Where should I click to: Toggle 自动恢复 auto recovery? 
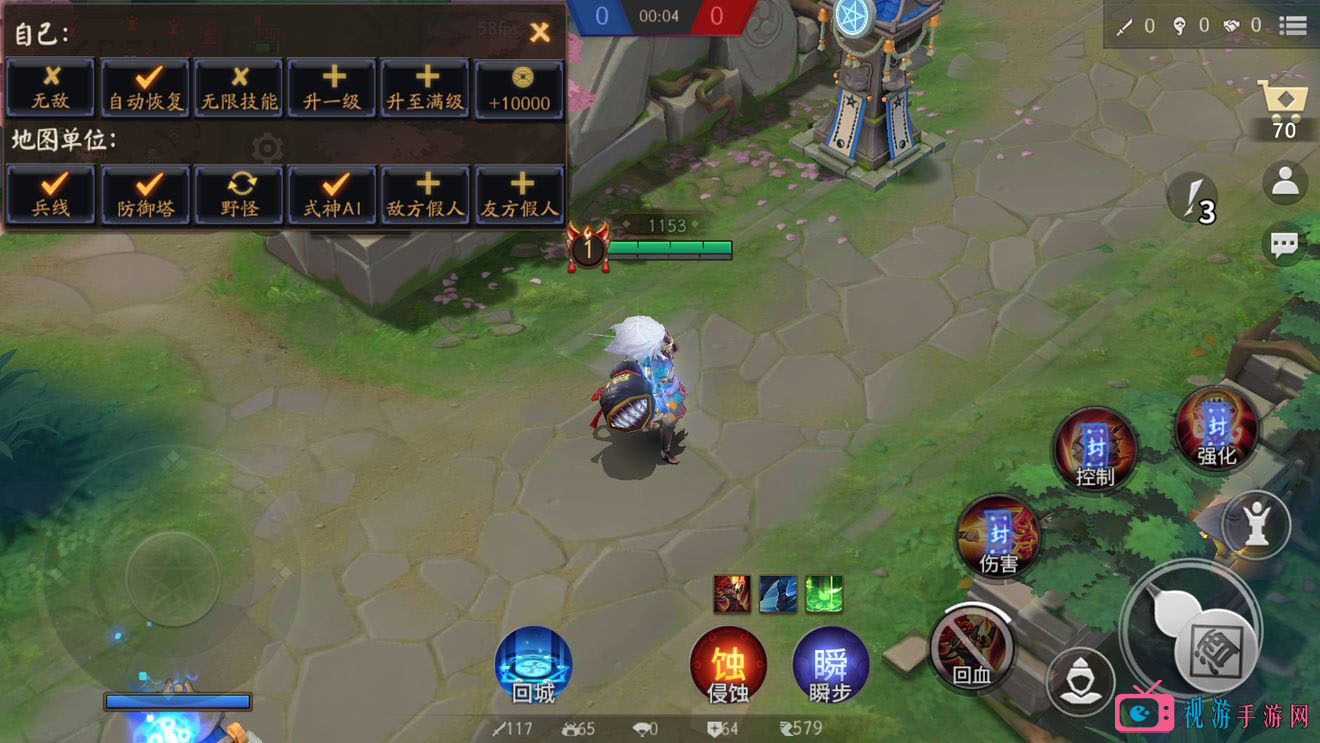pos(146,88)
